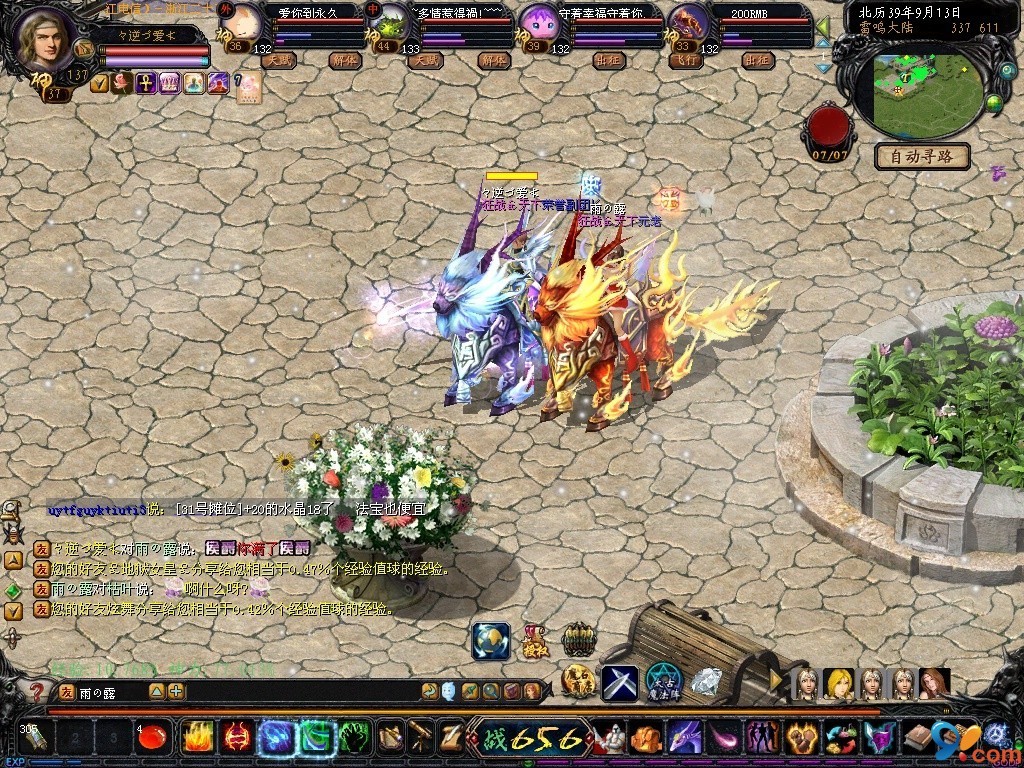Click 解体 under the green spiky pet
Image resolution: width=1024 pixels, height=768 pixels.
click(492, 61)
